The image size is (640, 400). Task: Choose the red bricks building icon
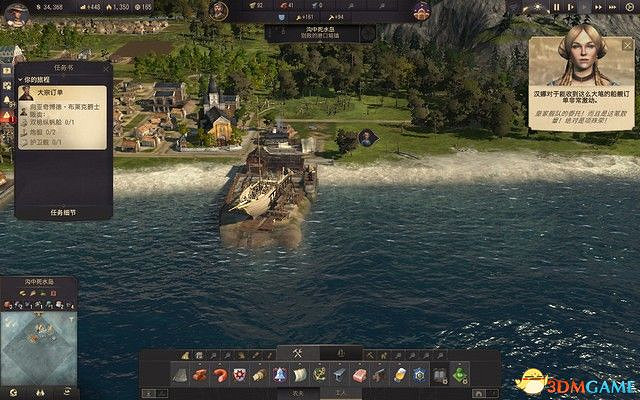coord(201,374)
